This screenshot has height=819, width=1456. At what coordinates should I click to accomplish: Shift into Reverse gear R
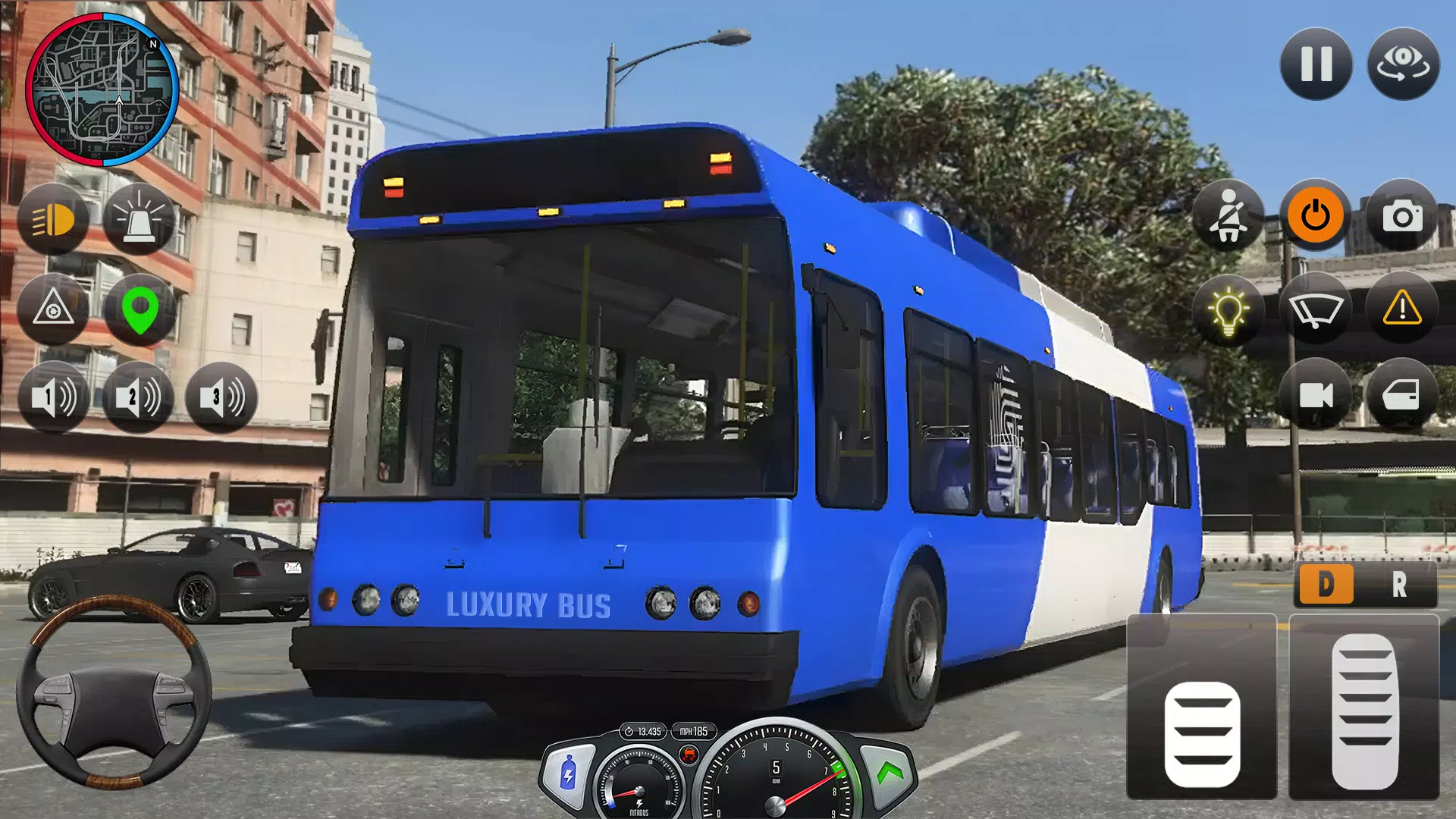coord(1399,585)
